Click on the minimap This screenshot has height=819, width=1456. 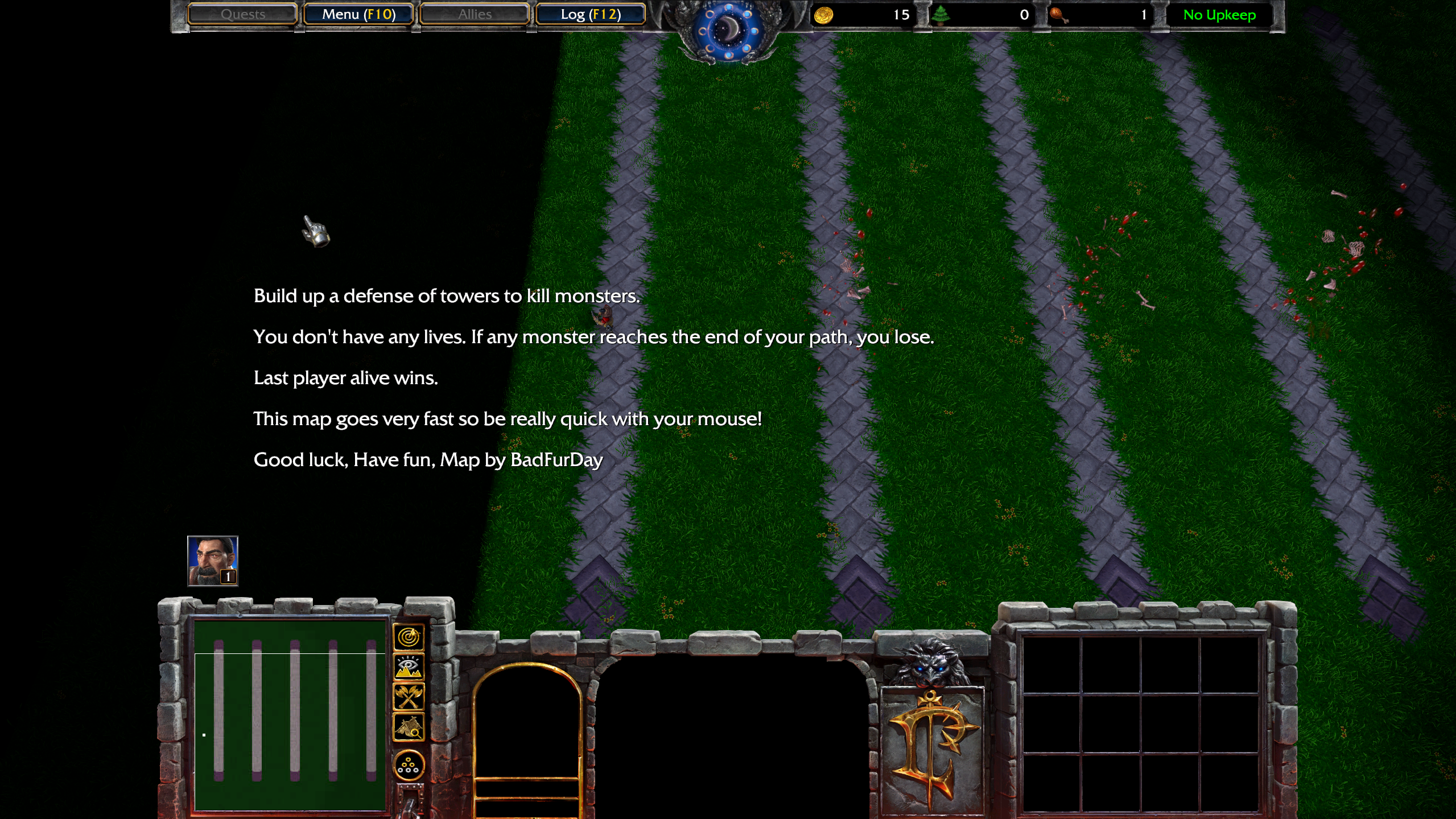tap(290, 715)
